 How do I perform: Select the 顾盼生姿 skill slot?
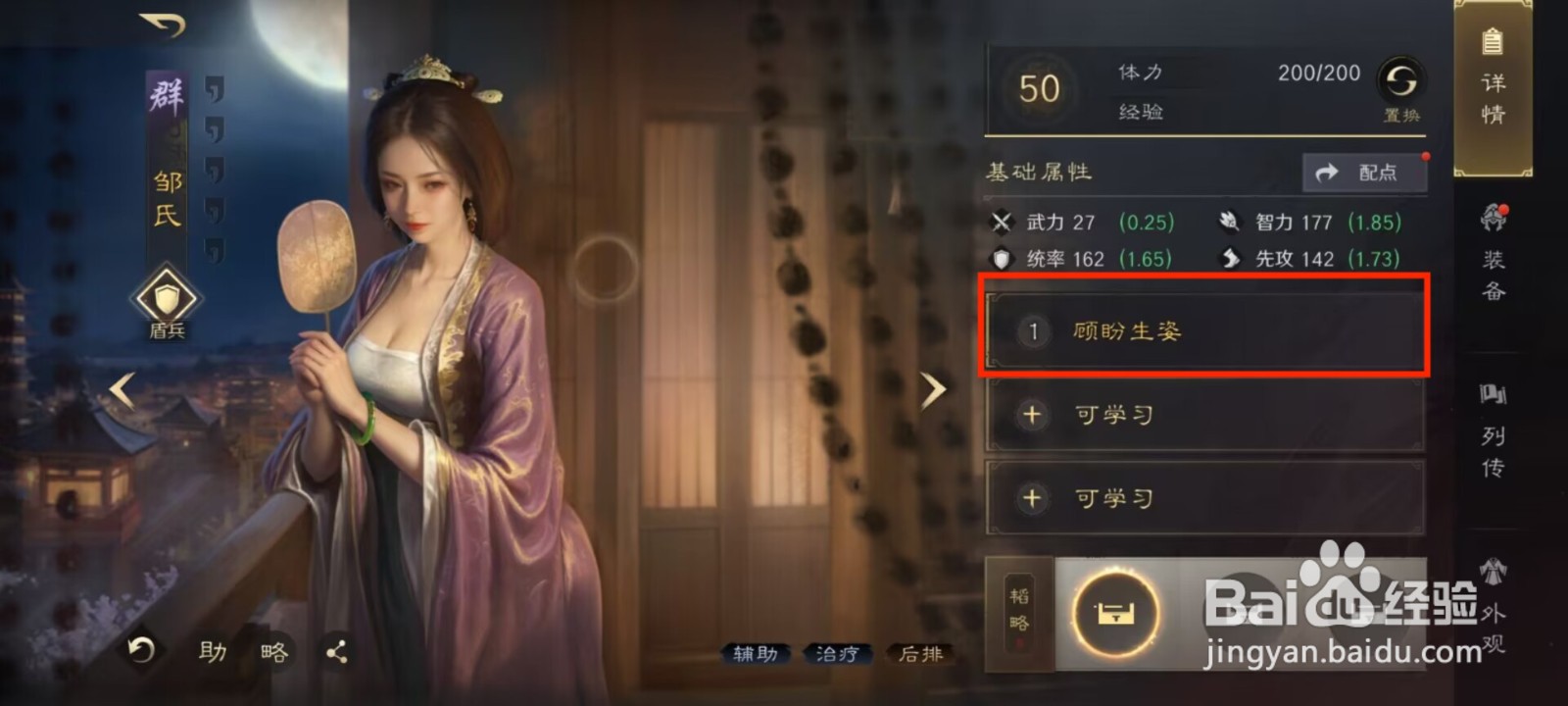coord(1203,330)
